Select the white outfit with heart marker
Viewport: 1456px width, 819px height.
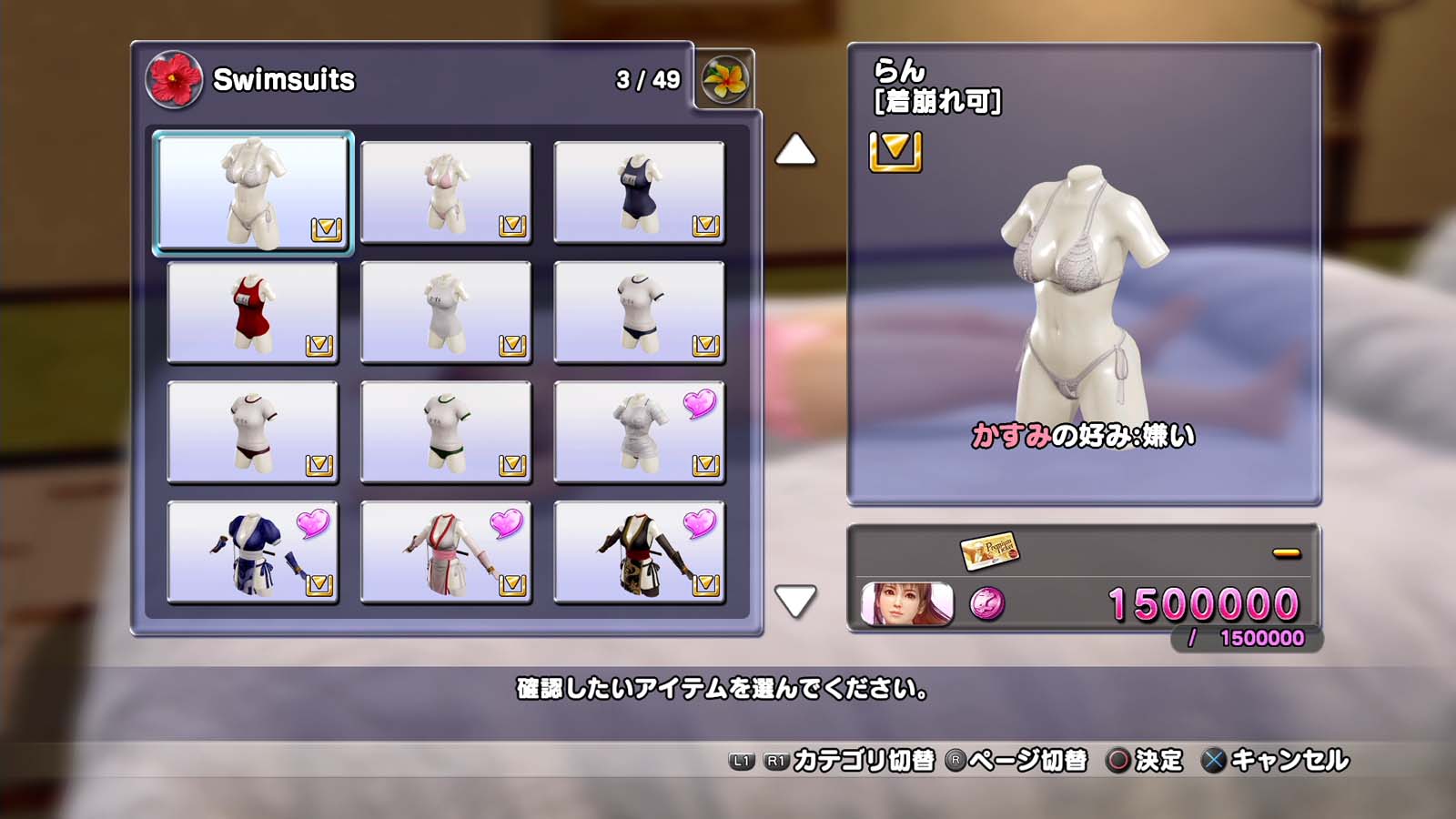639,432
